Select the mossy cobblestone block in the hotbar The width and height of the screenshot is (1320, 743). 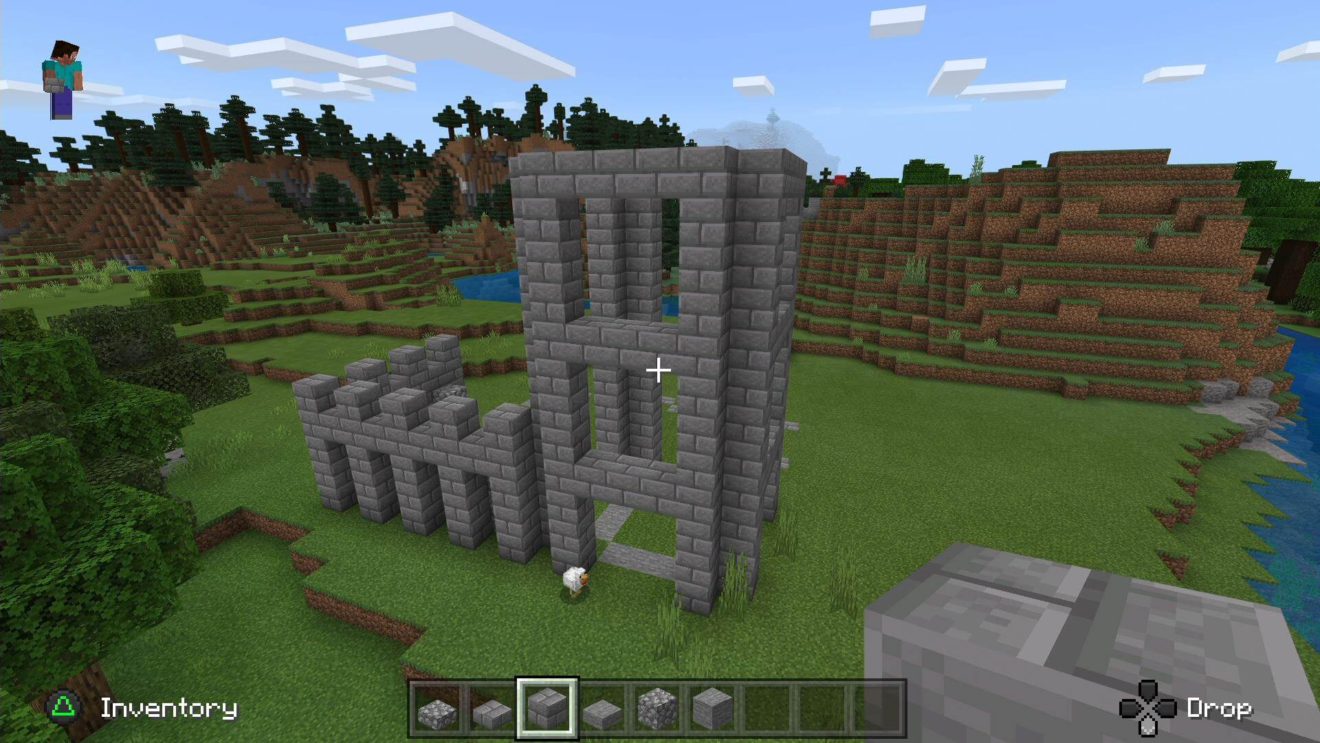click(657, 712)
